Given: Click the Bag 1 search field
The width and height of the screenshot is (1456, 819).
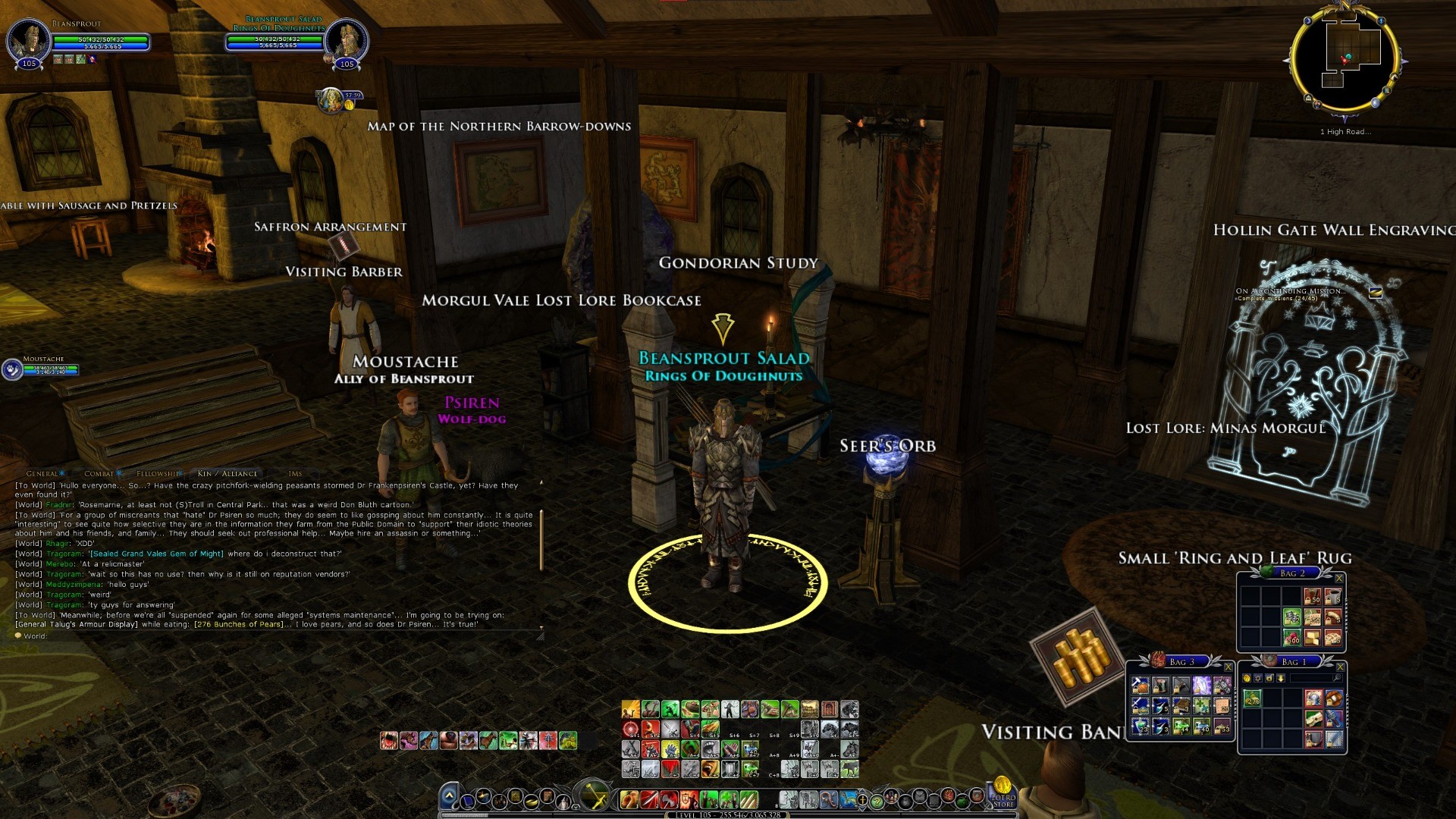Looking at the screenshot, I should [1311, 678].
